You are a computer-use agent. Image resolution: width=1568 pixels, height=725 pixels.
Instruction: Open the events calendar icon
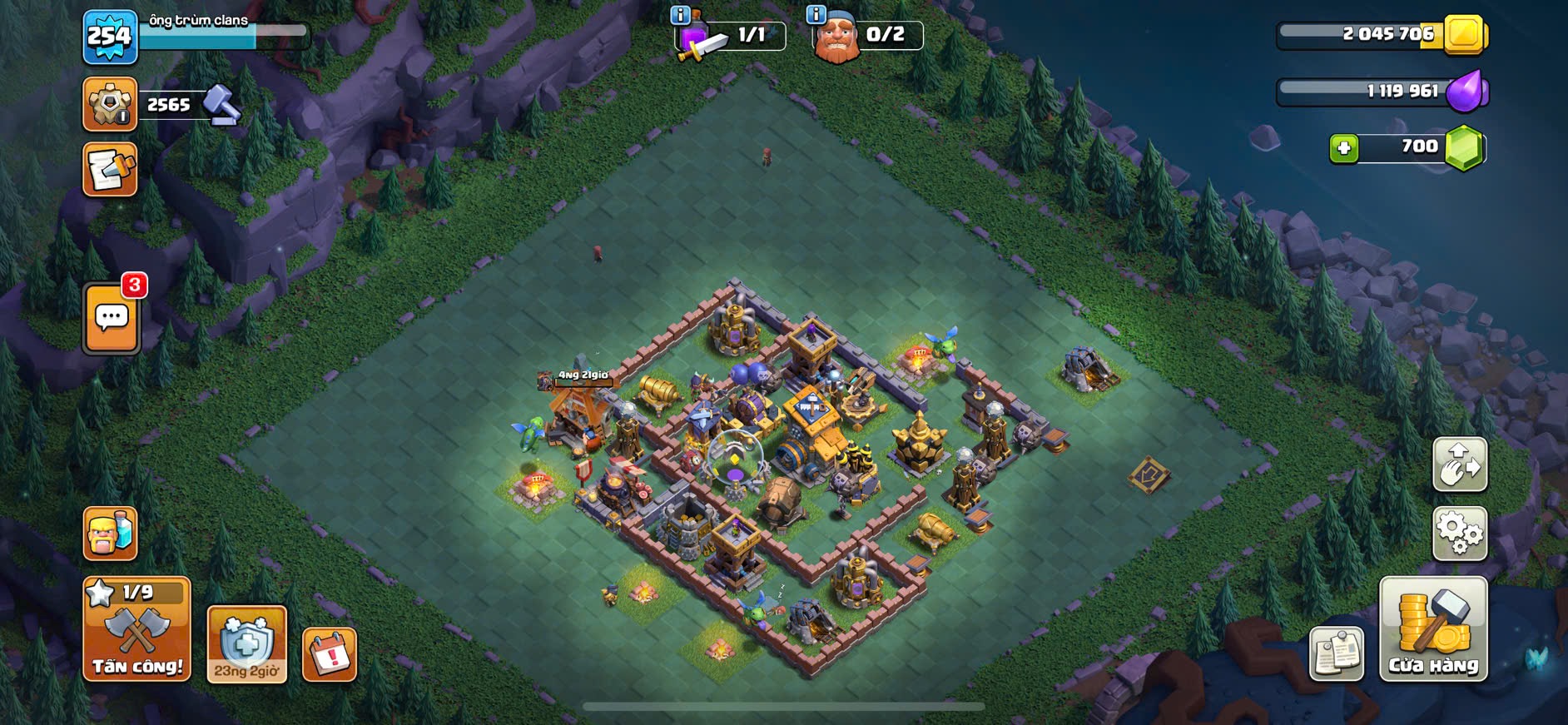pos(330,653)
